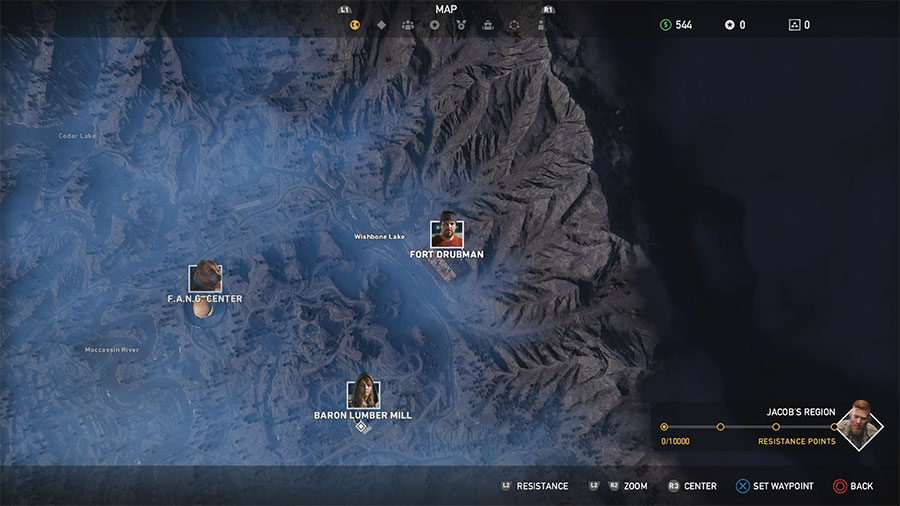This screenshot has height=506, width=900.
Task: Select the single-person tab
Action: [541, 25]
